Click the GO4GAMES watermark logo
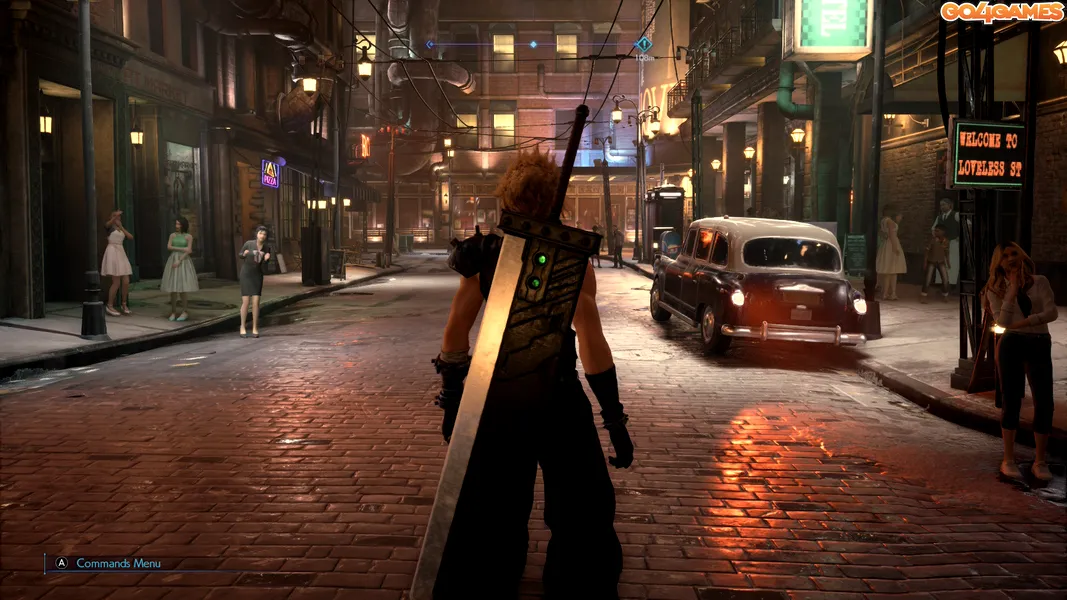 [1002, 12]
